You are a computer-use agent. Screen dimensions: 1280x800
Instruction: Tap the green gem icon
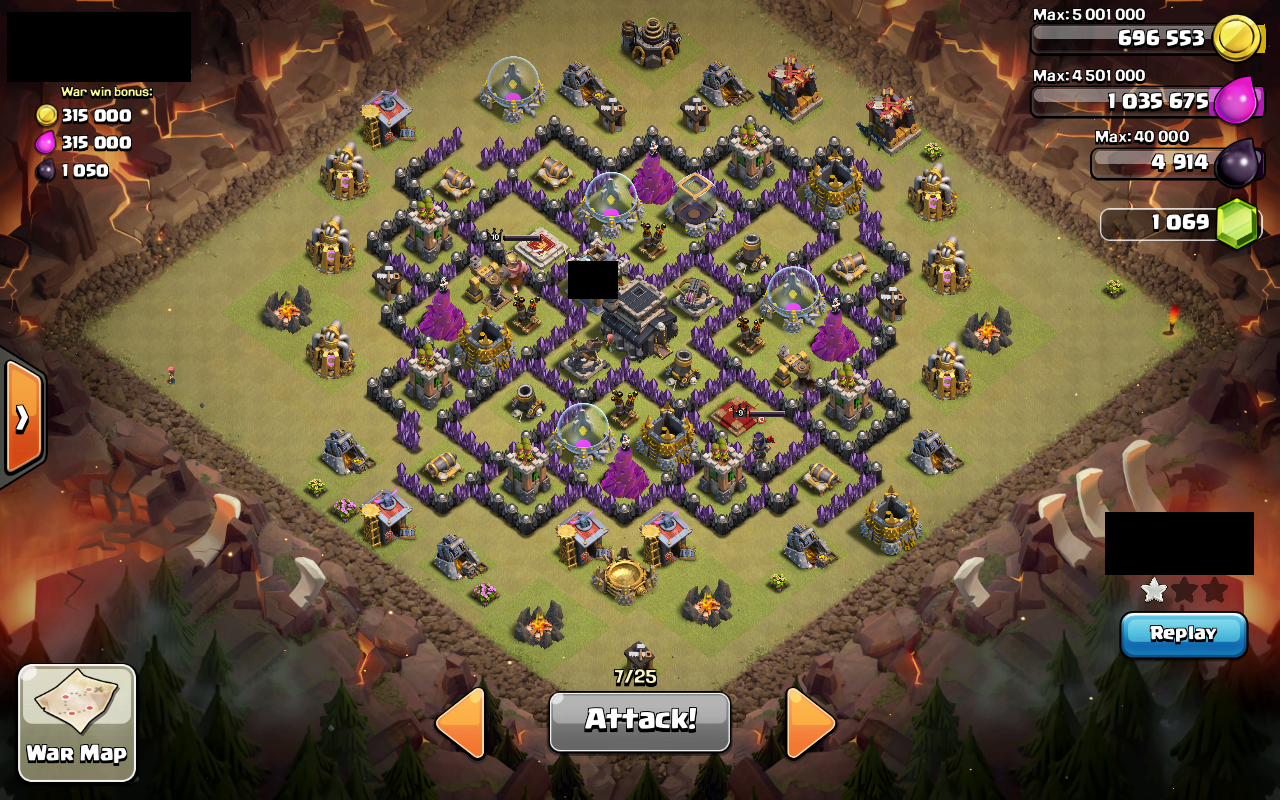click(1236, 222)
